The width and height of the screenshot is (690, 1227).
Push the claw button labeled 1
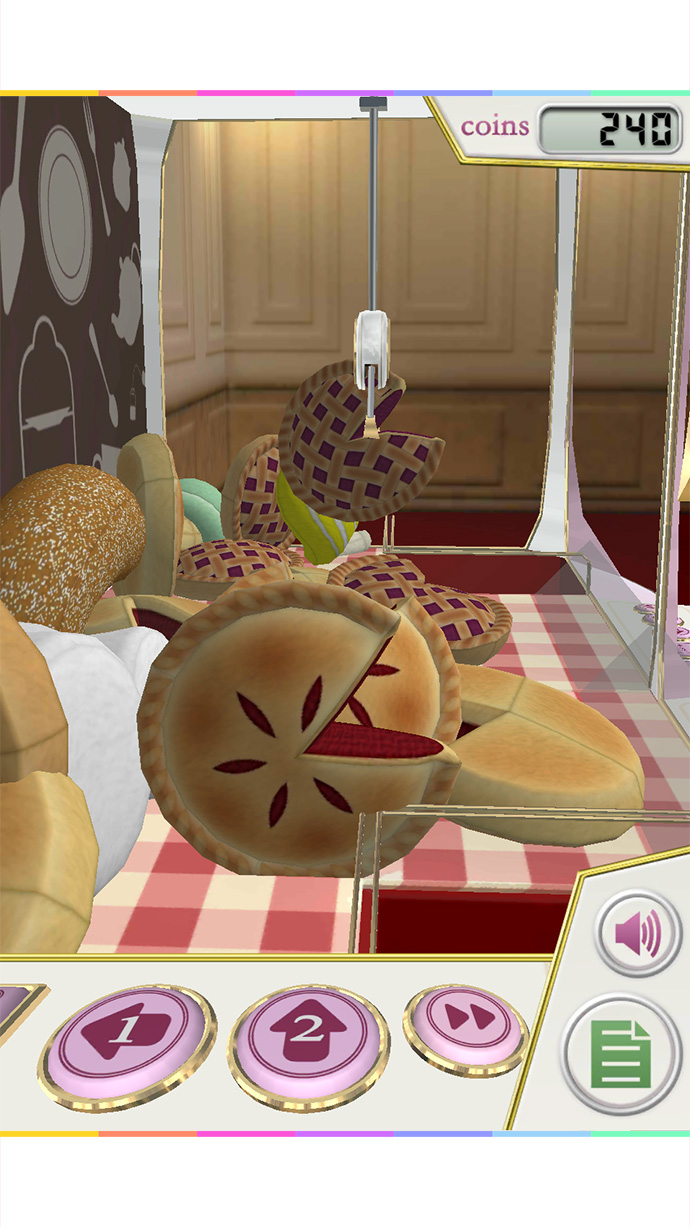click(x=126, y=1040)
